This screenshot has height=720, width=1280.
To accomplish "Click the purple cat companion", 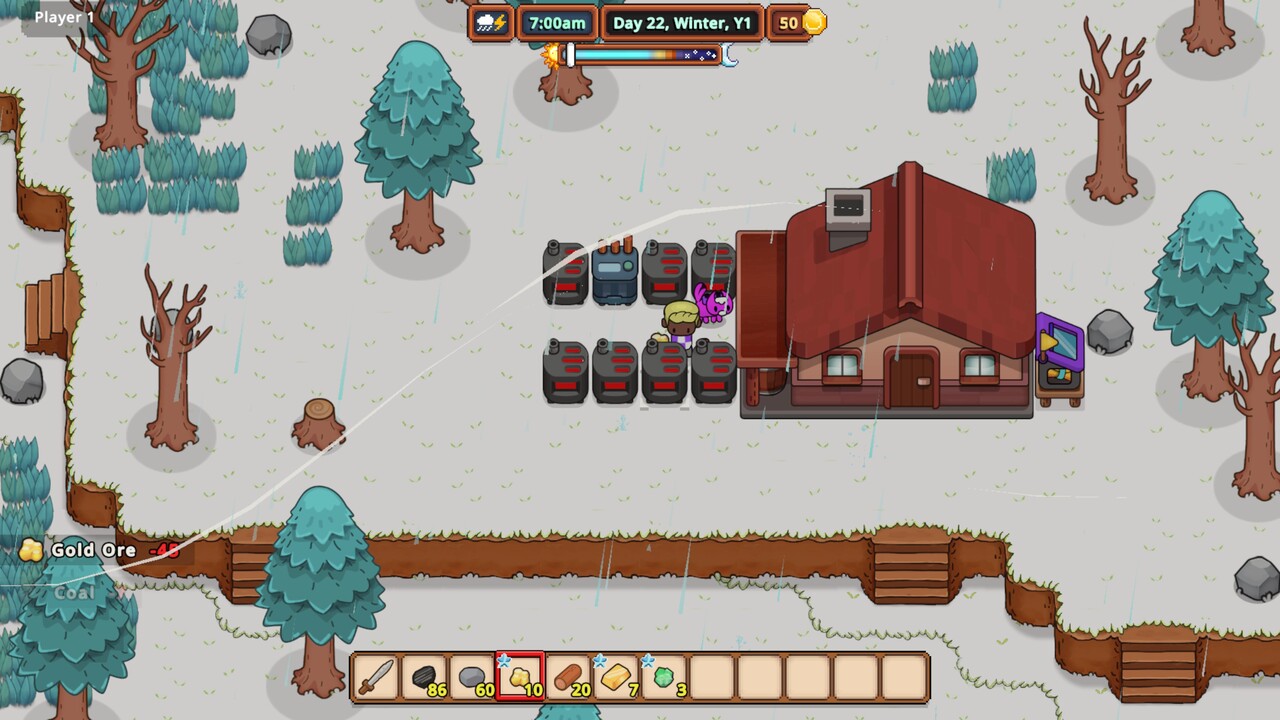I will point(712,305).
